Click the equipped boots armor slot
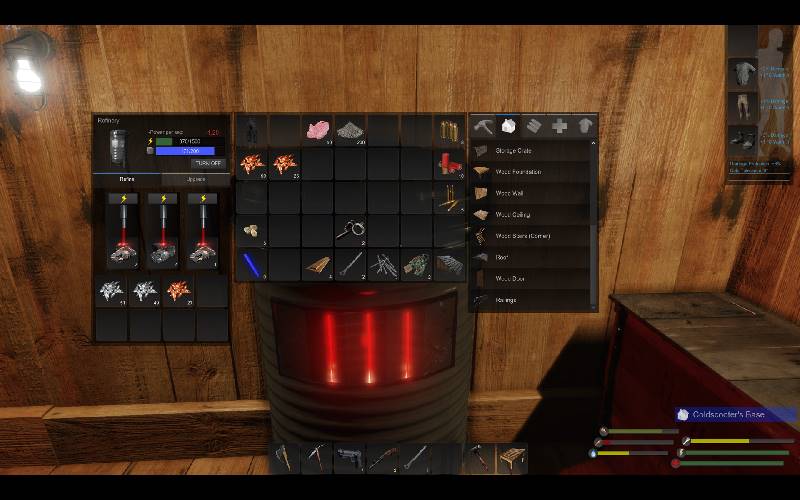800x500 pixels. pos(742,138)
